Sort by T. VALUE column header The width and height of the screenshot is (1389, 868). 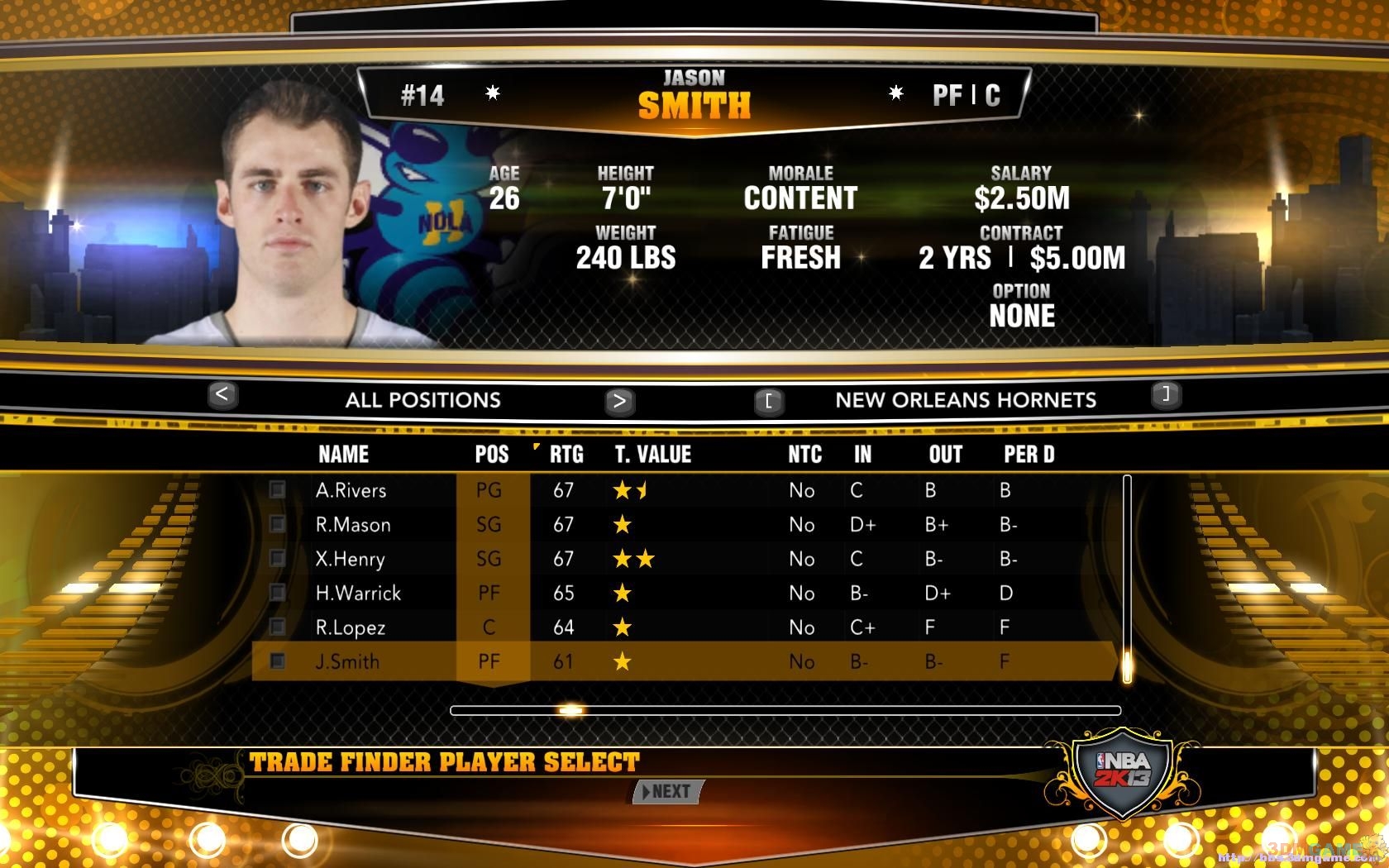(x=653, y=455)
